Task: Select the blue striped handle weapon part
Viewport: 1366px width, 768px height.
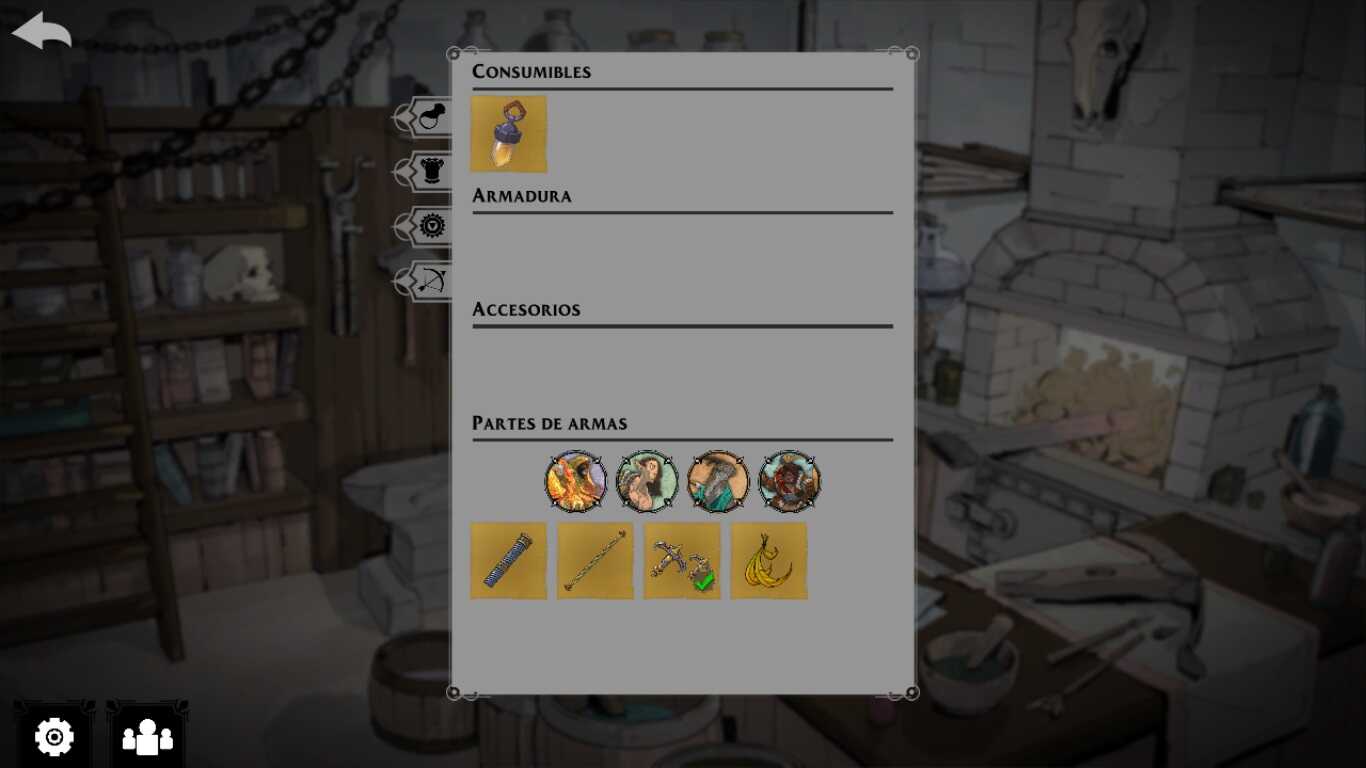Action: pos(509,561)
